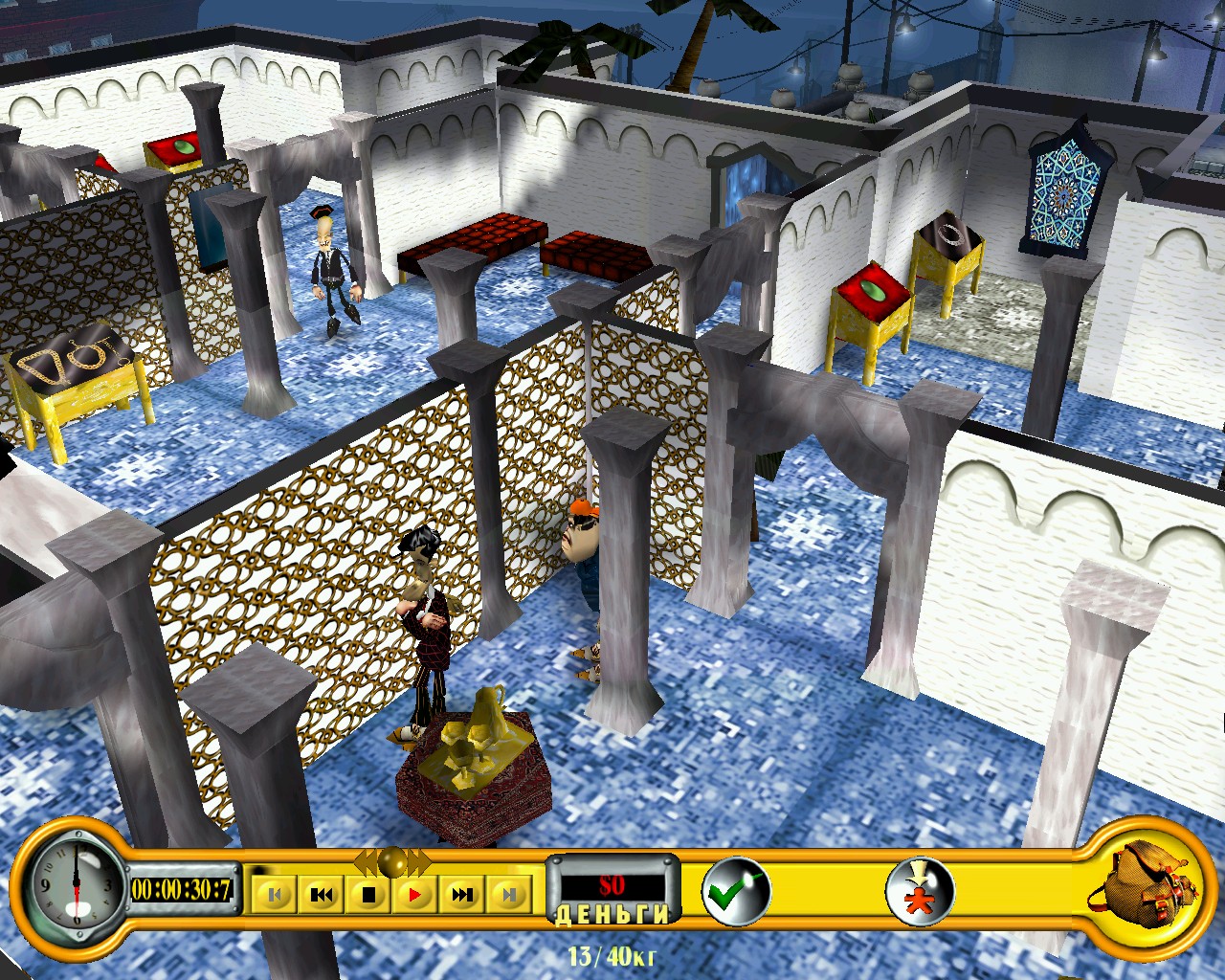Fast-forward with the double-arrow forward button
The height and width of the screenshot is (980, 1225).
462,895
